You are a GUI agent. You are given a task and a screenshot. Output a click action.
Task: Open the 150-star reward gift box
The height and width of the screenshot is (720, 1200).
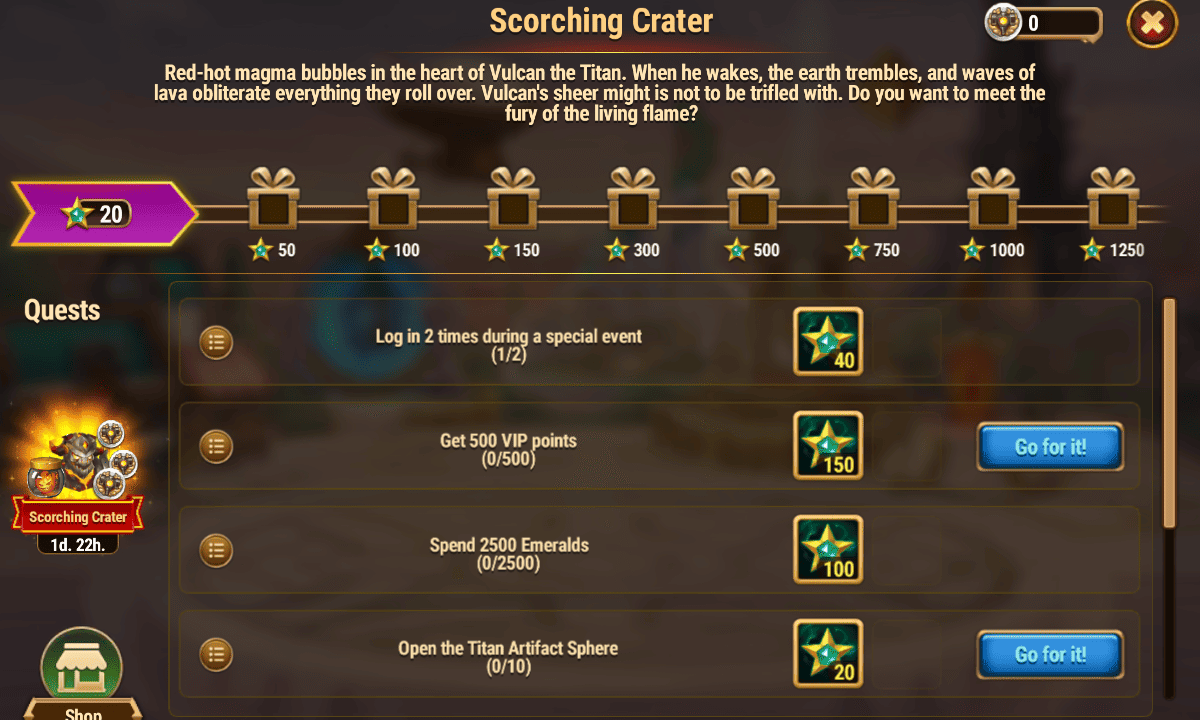[513, 202]
